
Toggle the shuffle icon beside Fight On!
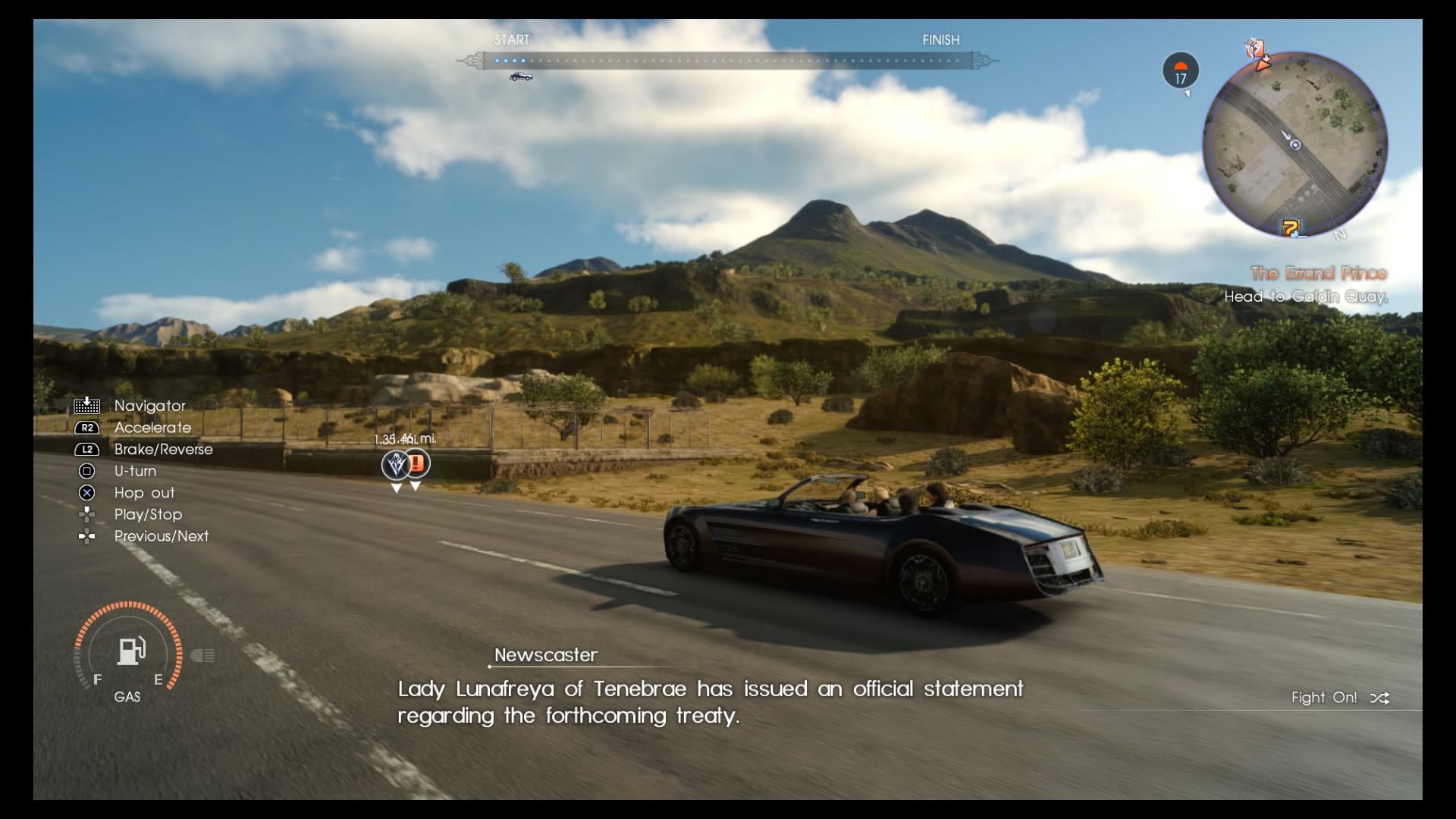click(1379, 698)
